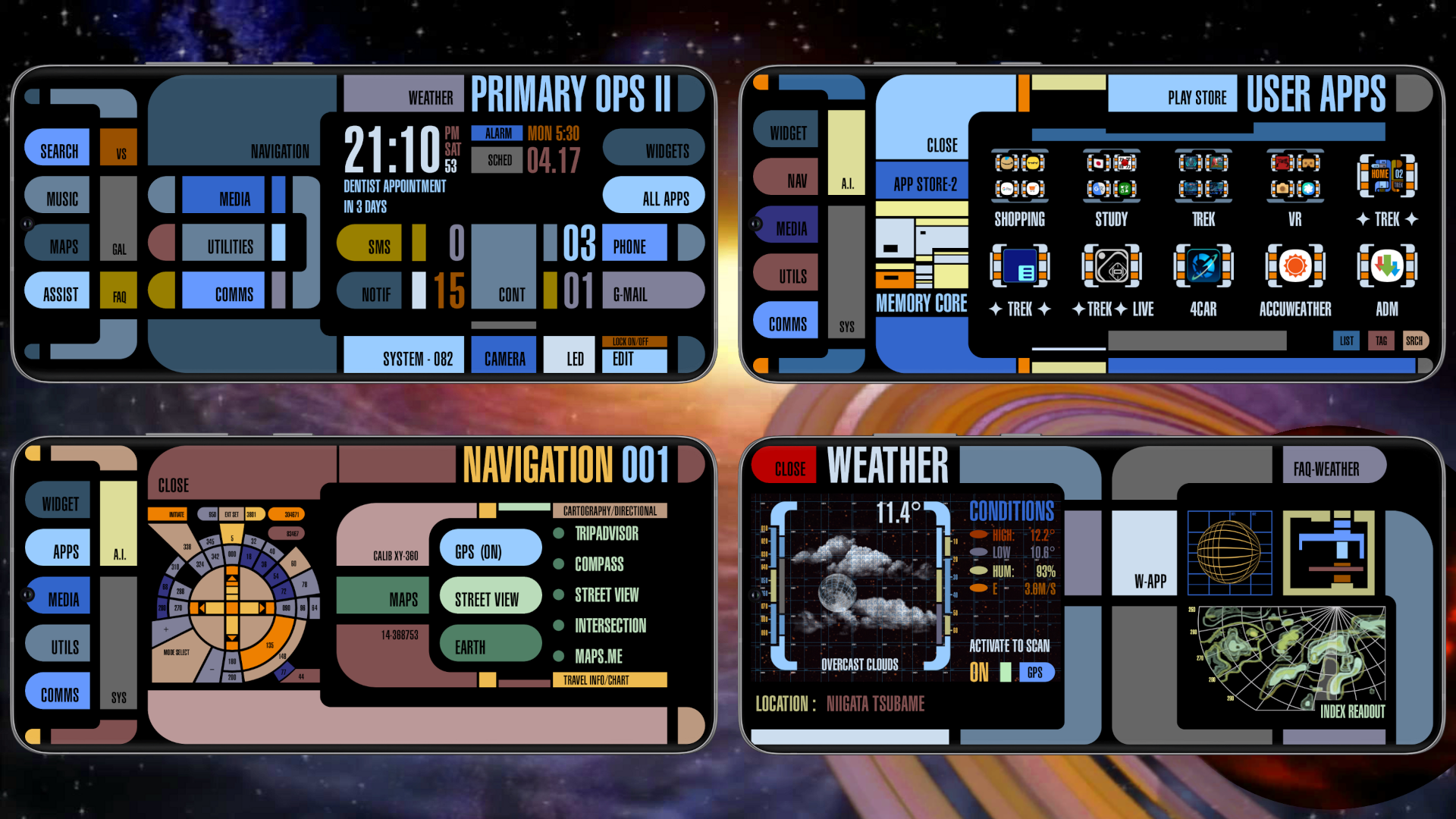The image size is (1456, 819).
Task: Switch to the LIST view tab
Action: pyautogui.click(x=1346, y=340)
